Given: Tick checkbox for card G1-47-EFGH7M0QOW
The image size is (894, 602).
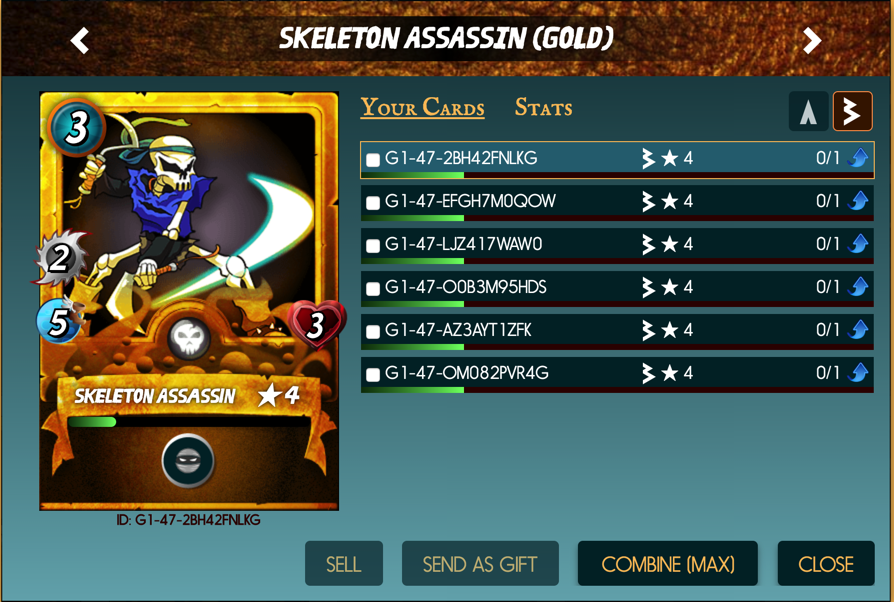Looking at the screenshot, I should click(373, 203).
